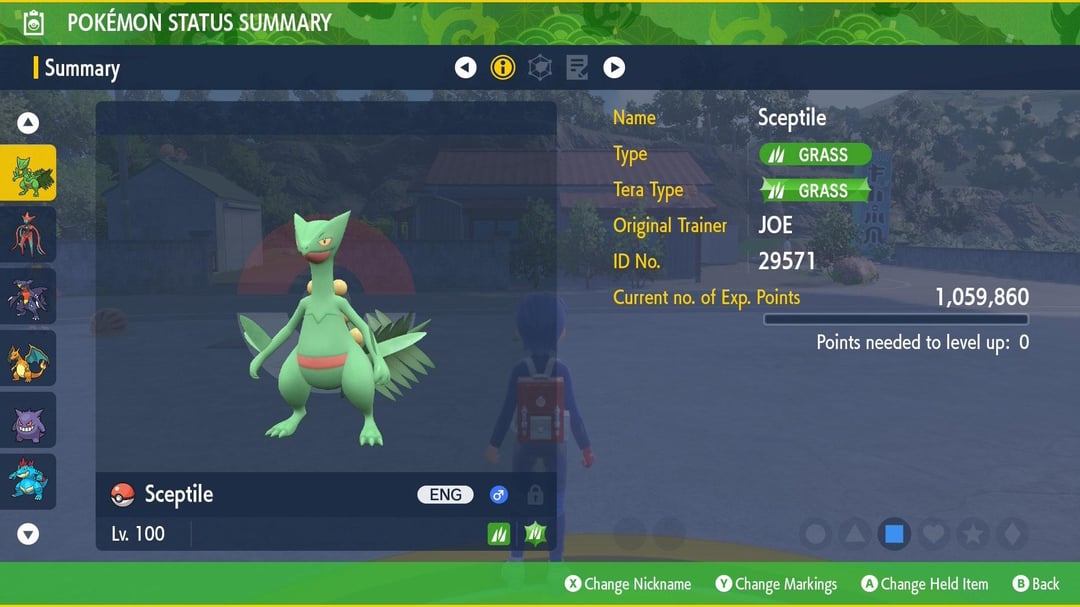Choose Deoxys from the party sidebar
The width and height of the screenshot is (1080, 607).
[28, 235]
